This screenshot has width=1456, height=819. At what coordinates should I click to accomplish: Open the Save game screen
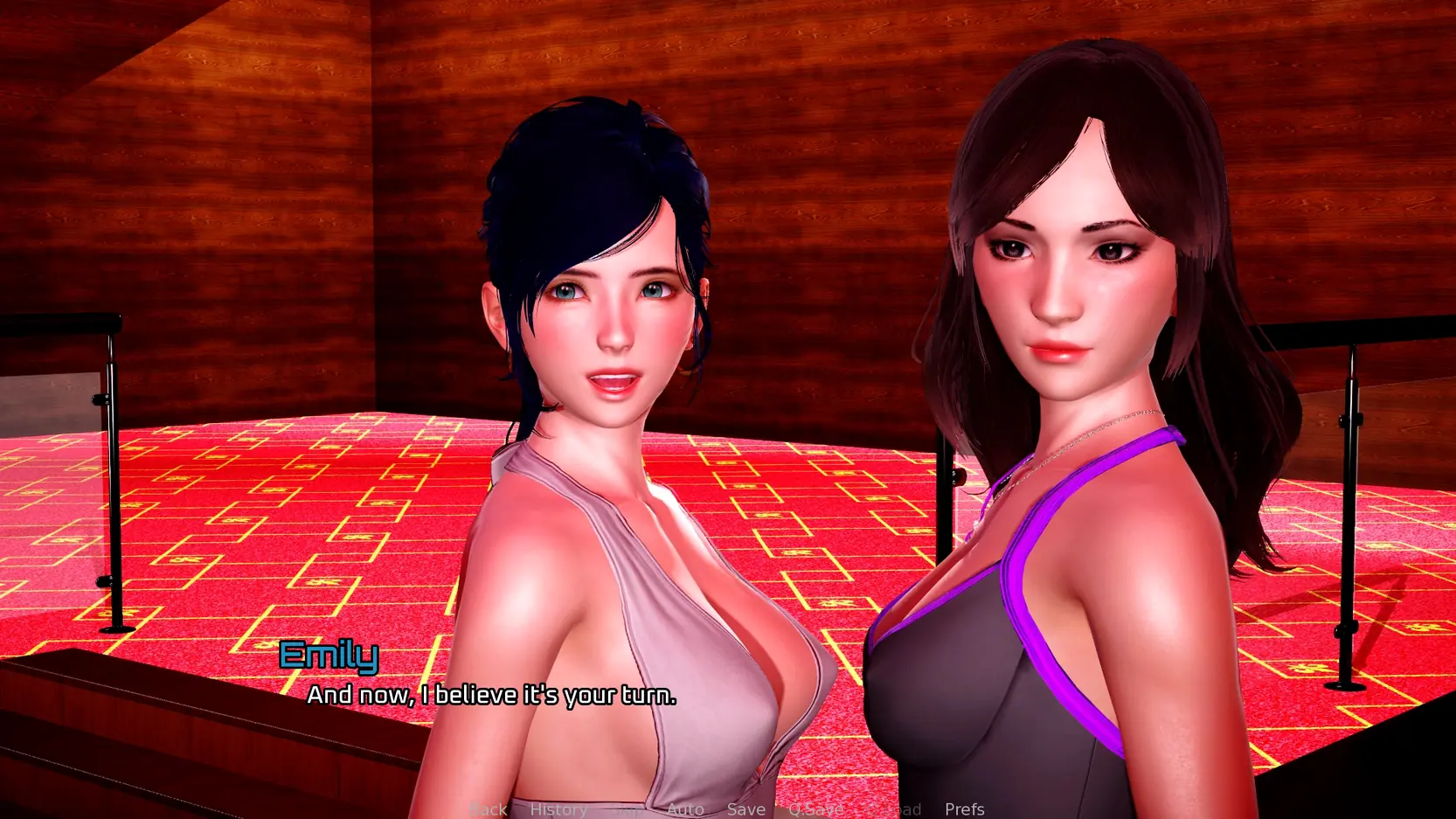point(746,809)
